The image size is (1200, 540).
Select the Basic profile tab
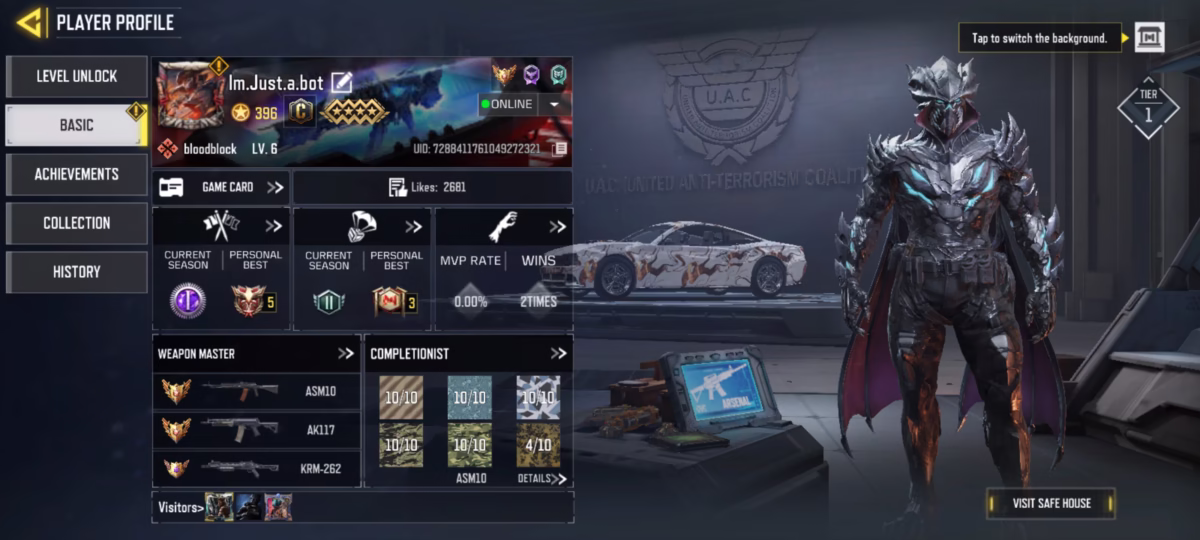pos(77,125)
